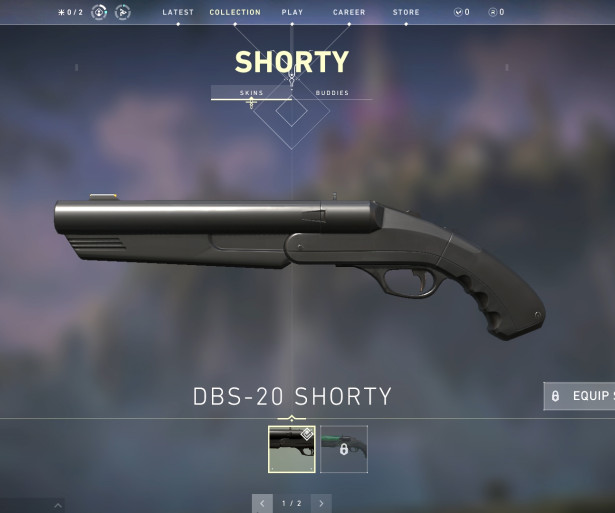This screenshot has height=513, width=615.
Task: Open the Career page
Action: pyautogui.click(x=349, y=12)
